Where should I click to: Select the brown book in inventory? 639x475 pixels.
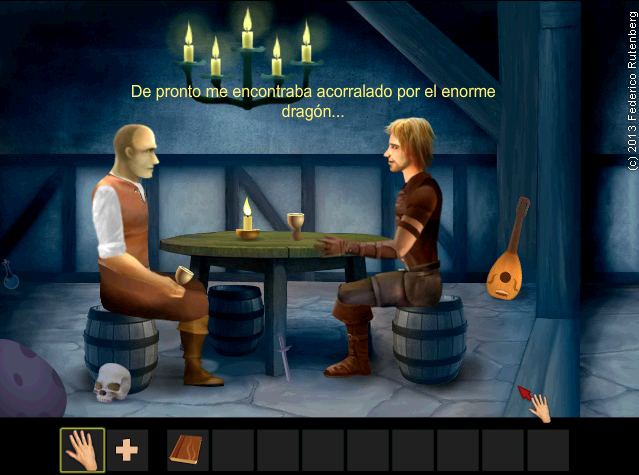coord(188,450)
